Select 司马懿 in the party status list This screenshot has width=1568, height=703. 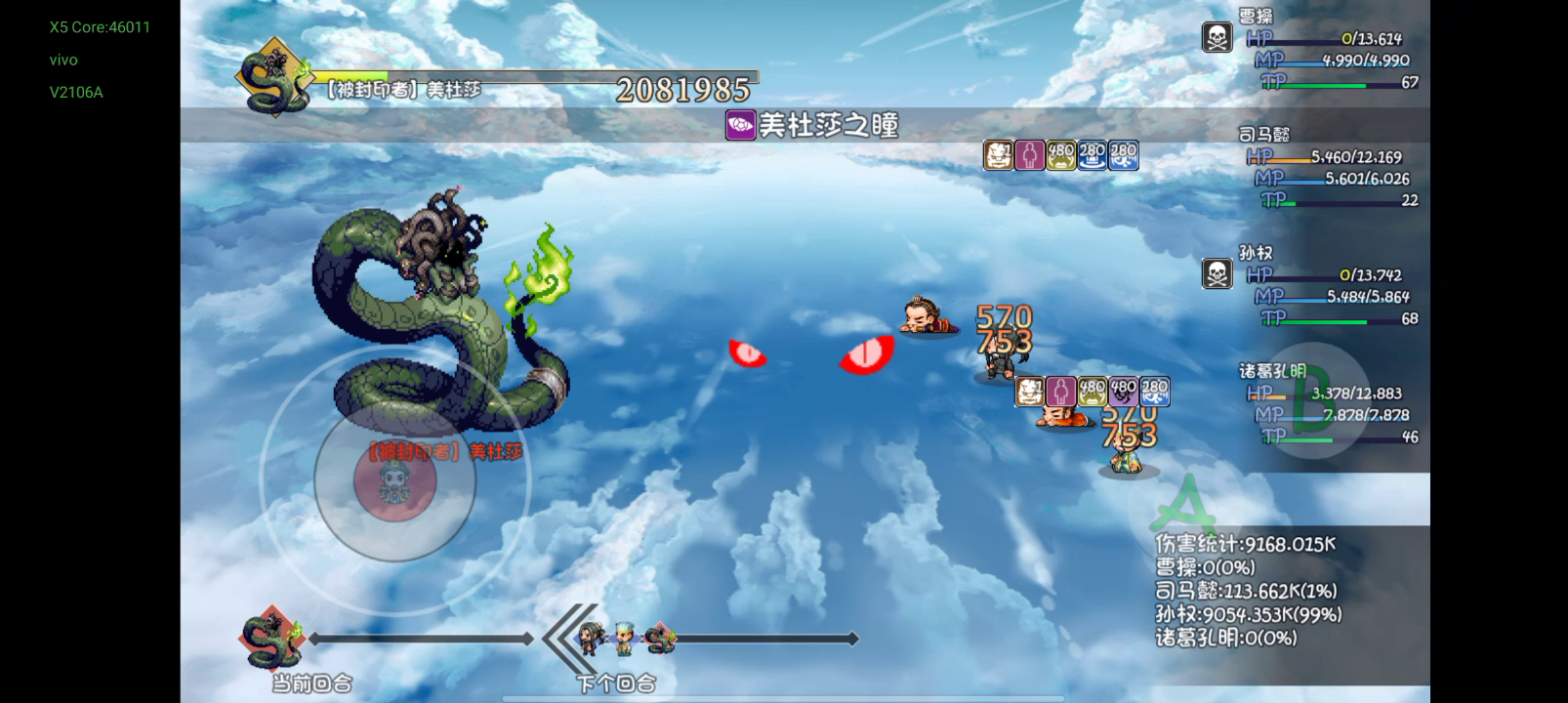[x=1263, y=135]
